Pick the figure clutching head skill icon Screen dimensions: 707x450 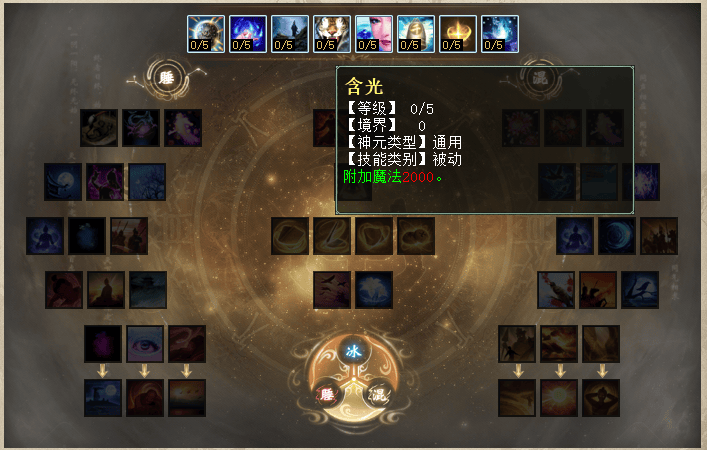tap(601, 398)
